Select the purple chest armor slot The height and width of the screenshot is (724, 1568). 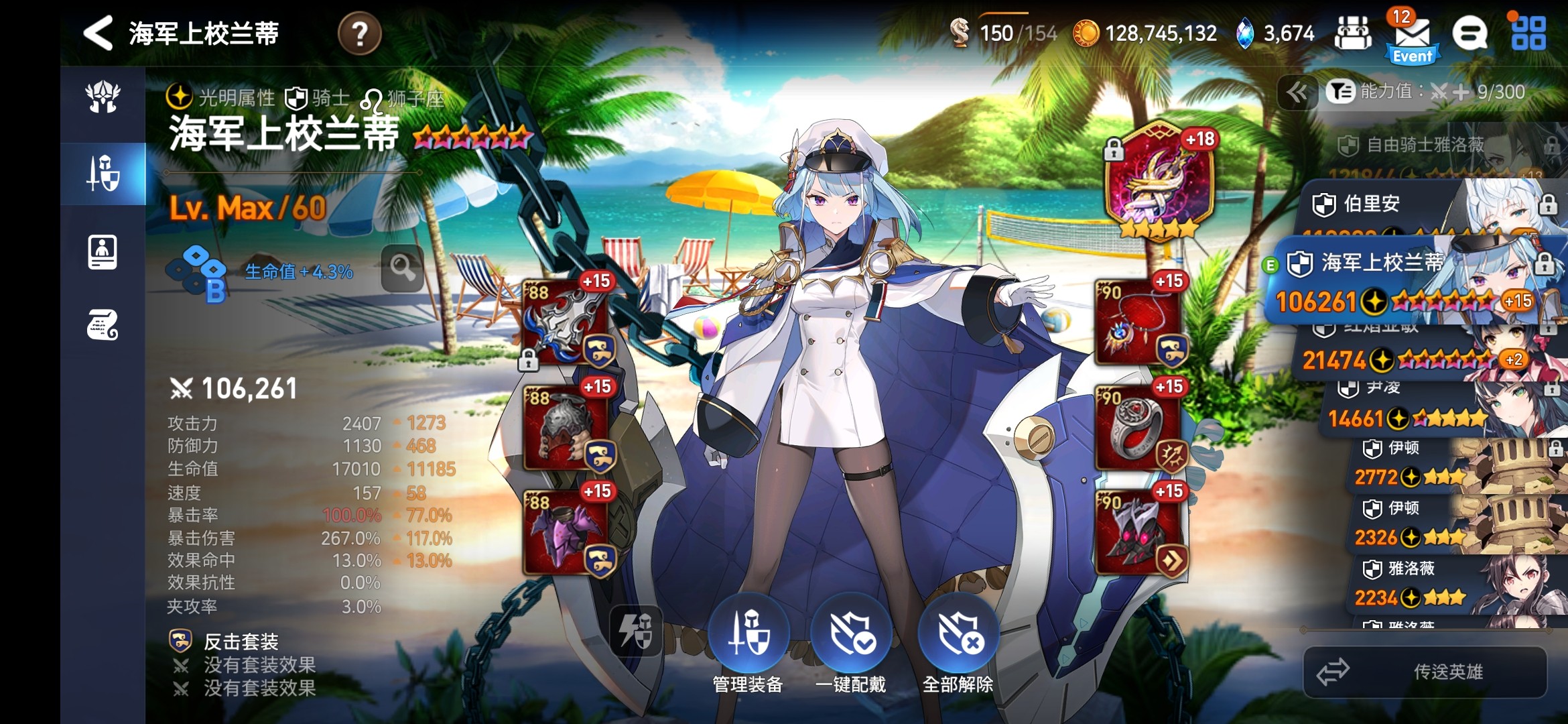[x=566, y=532]
